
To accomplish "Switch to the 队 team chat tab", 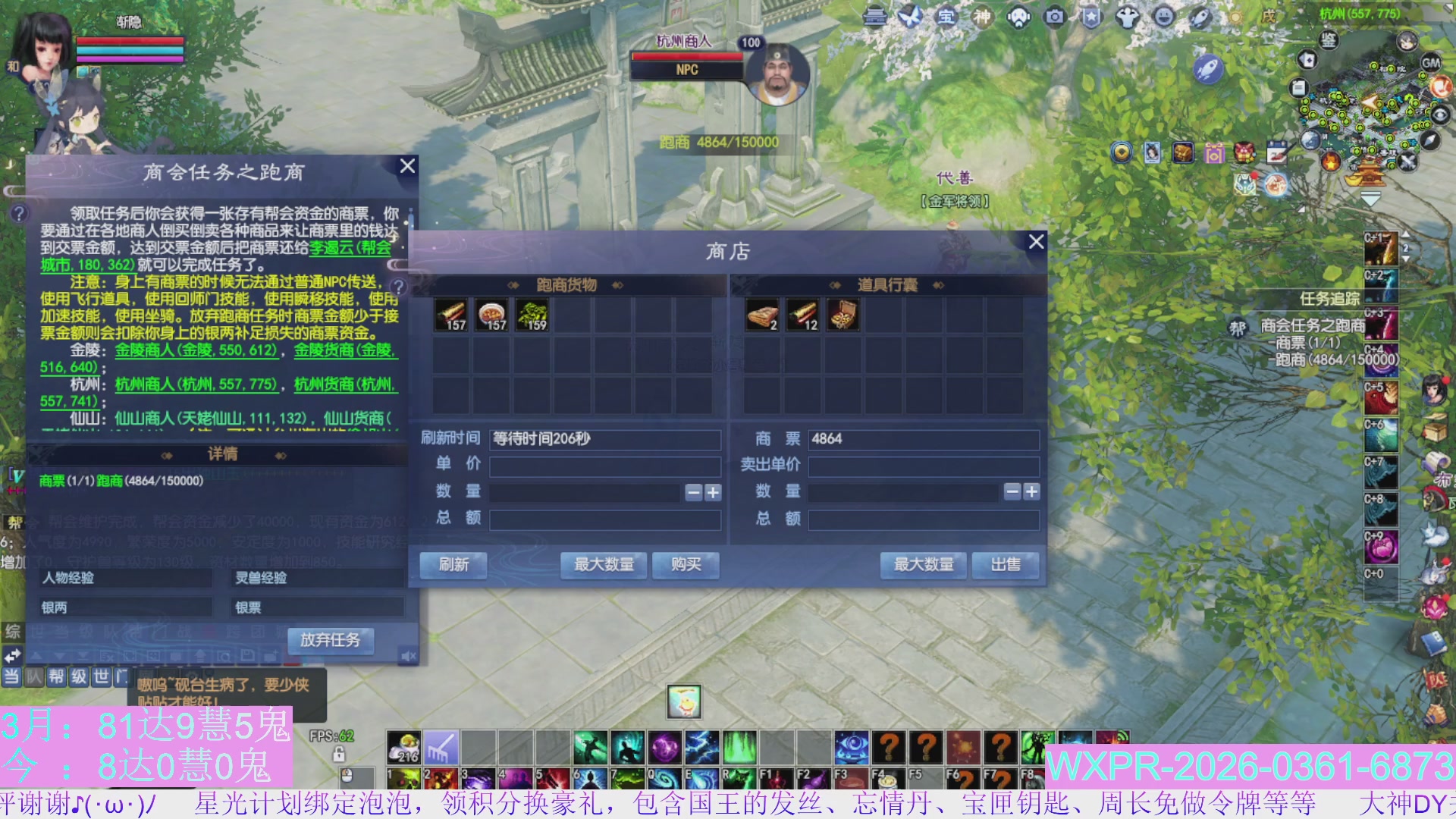I will 33,677.
